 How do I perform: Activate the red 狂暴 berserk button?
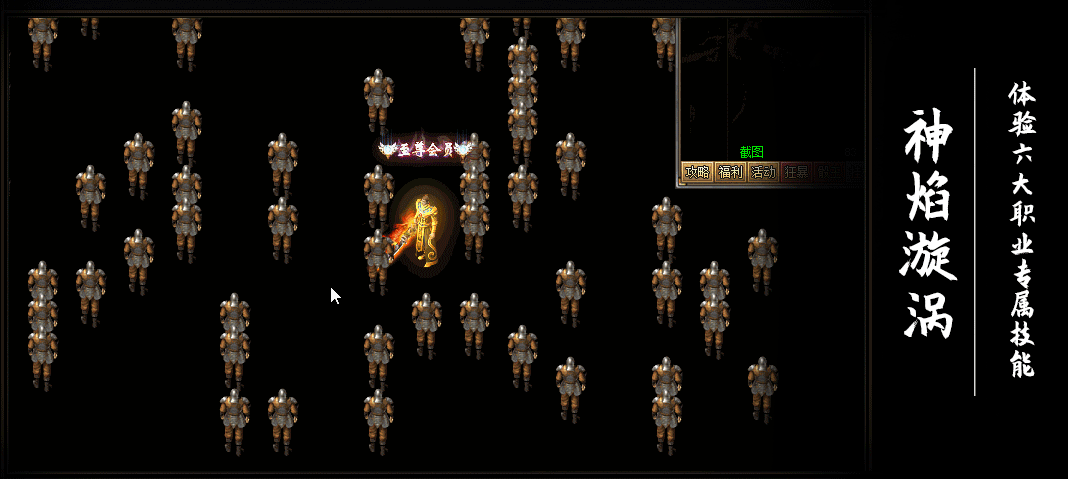(x=796, y=172)
